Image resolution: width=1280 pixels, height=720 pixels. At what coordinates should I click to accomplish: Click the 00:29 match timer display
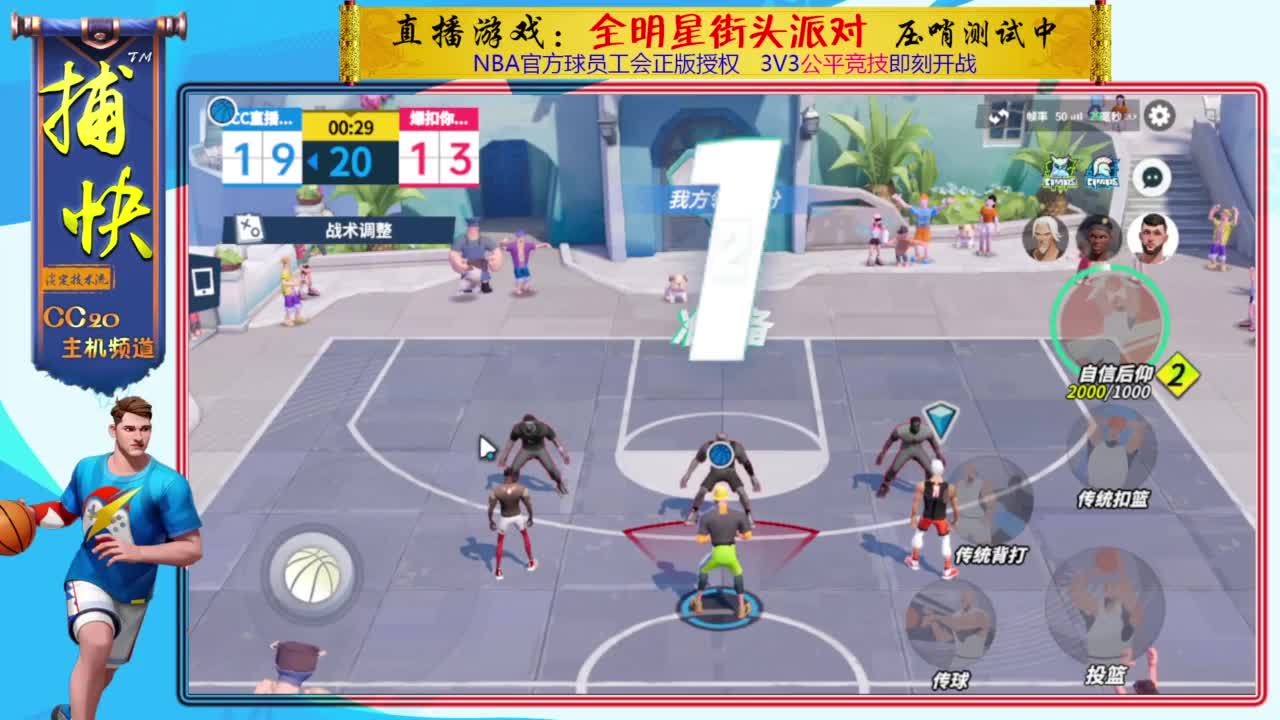[x=350, y=127]
